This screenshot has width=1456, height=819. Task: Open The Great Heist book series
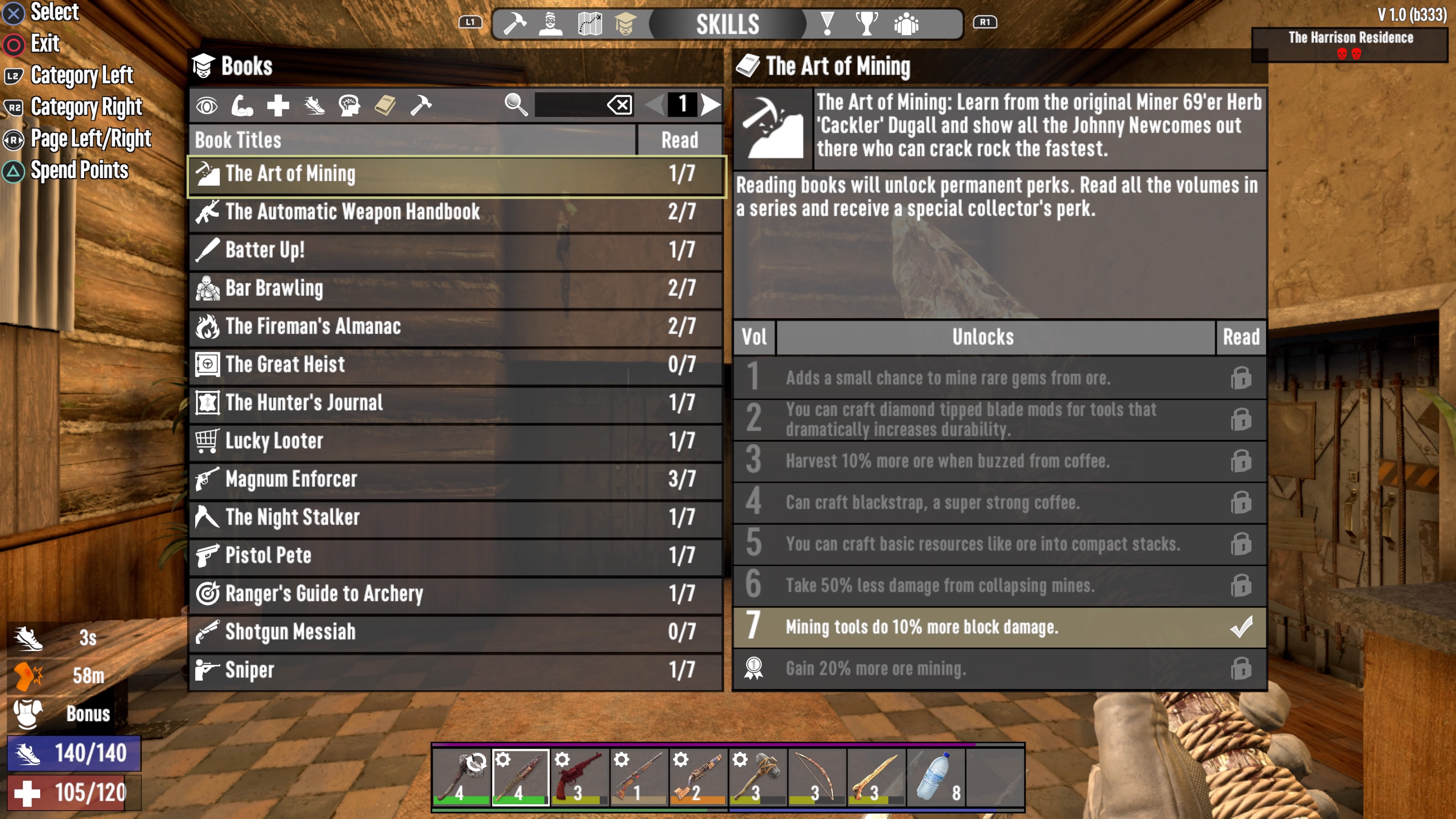pyautogui.click(x=455, y=364)
